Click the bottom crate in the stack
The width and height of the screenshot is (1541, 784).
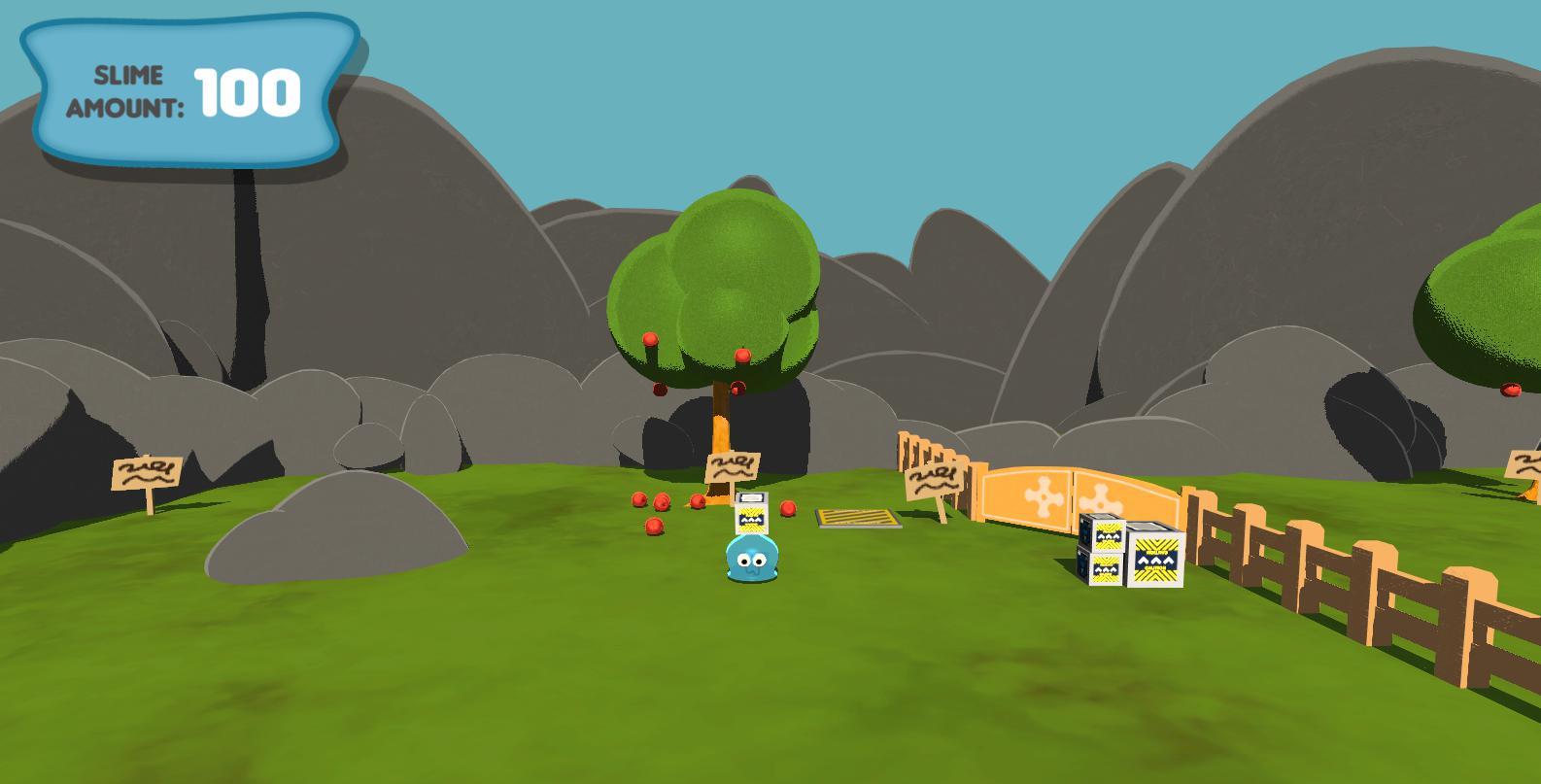coord(1103,568)
